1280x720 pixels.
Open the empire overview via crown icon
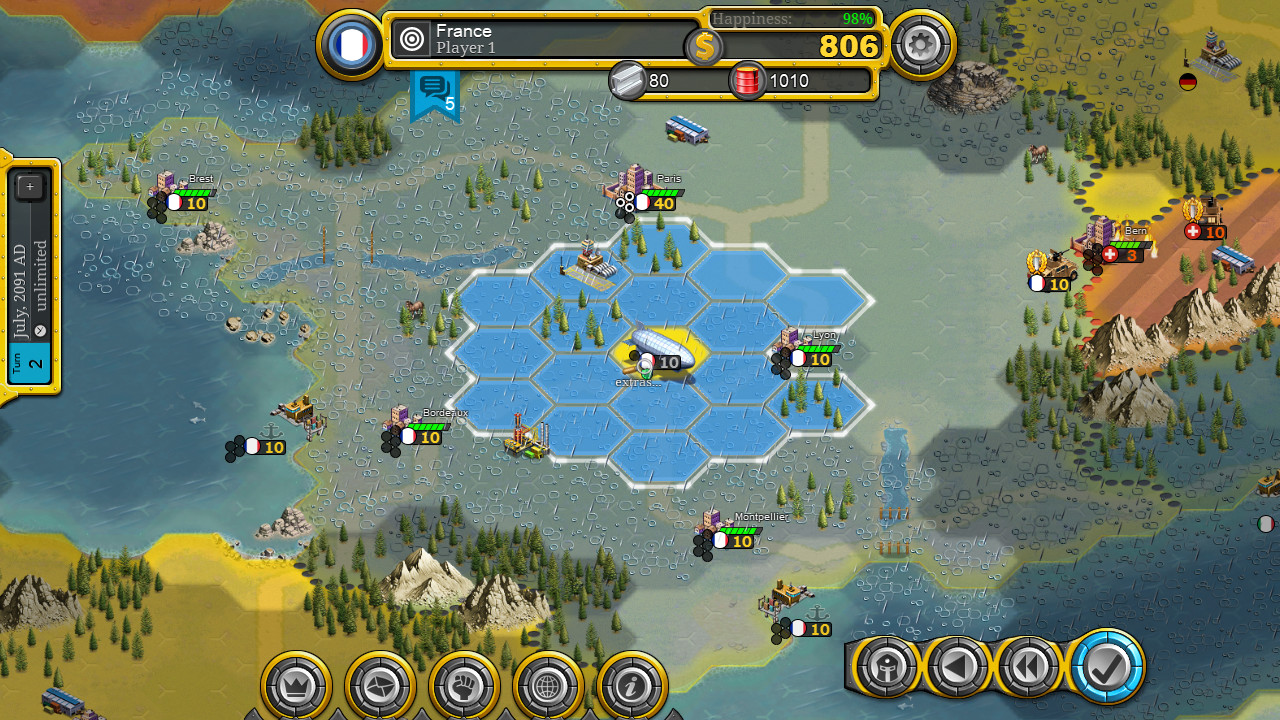(296, 686)
